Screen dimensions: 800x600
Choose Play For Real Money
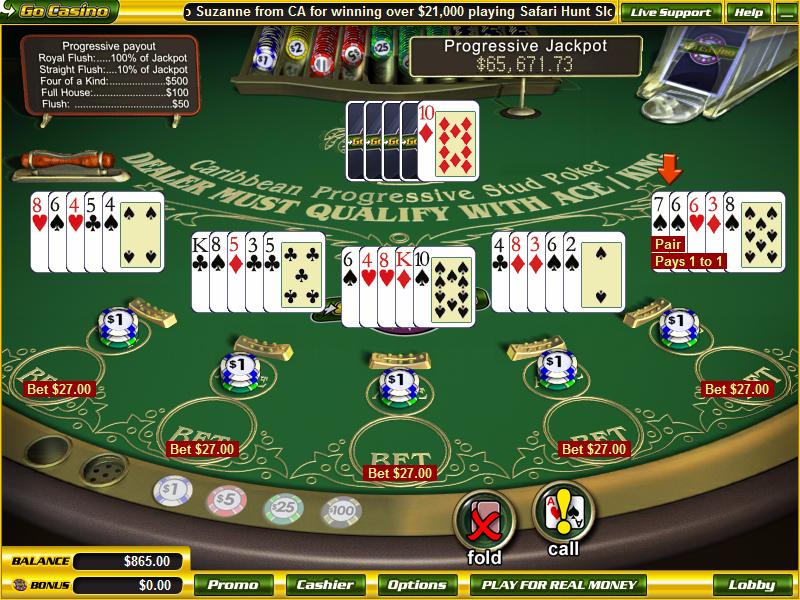[558, 585]
